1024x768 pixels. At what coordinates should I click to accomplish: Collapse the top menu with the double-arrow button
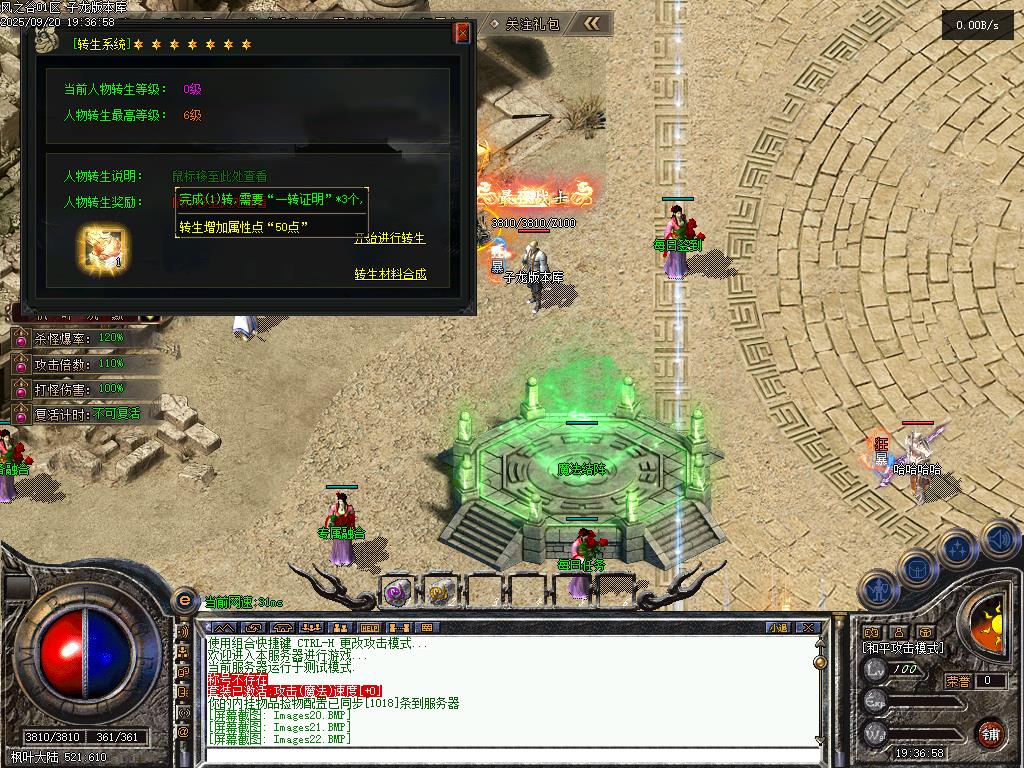click(592, 23)
